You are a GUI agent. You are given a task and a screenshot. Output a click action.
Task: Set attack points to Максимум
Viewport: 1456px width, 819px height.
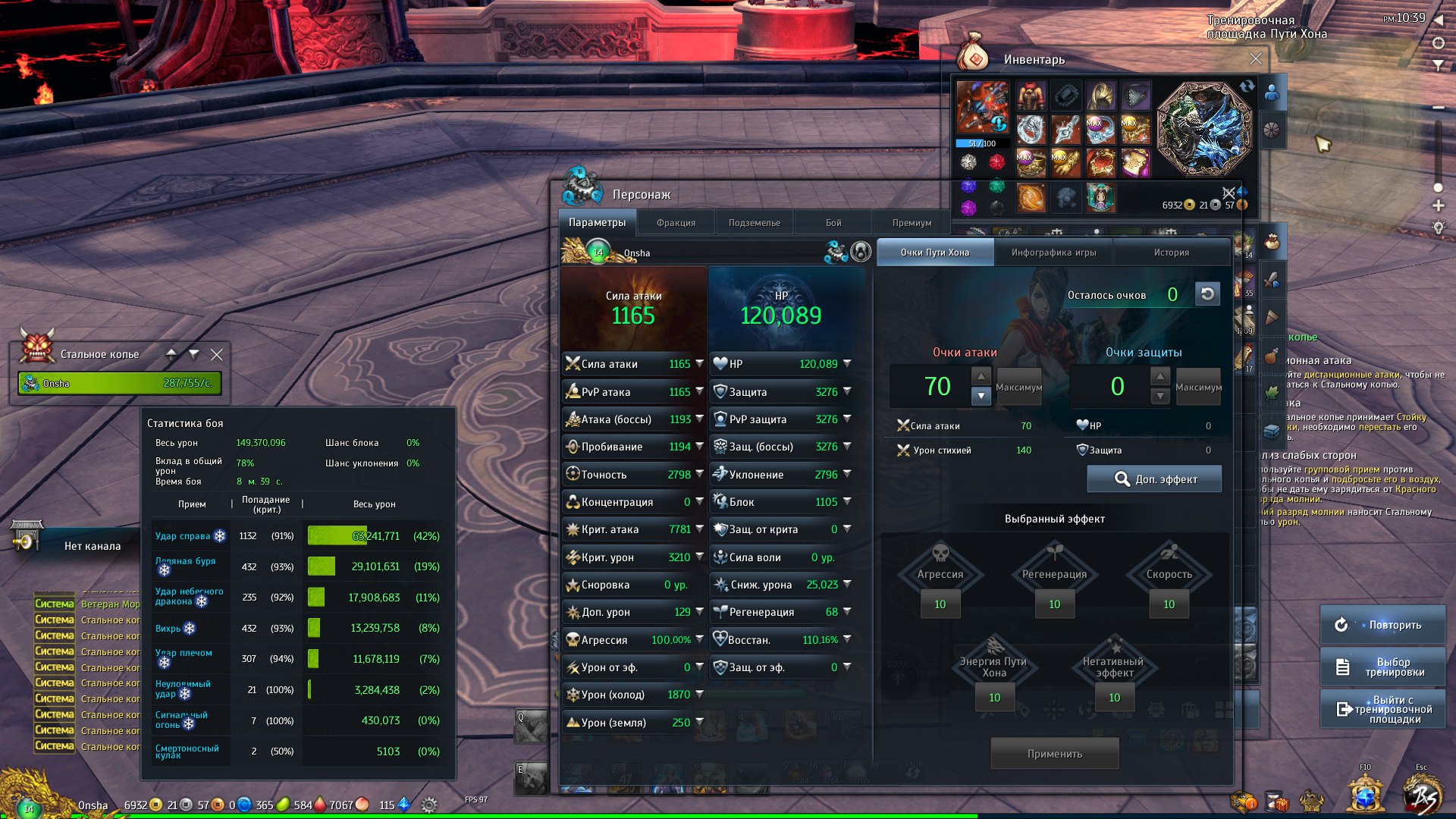tap(1018, 388)
